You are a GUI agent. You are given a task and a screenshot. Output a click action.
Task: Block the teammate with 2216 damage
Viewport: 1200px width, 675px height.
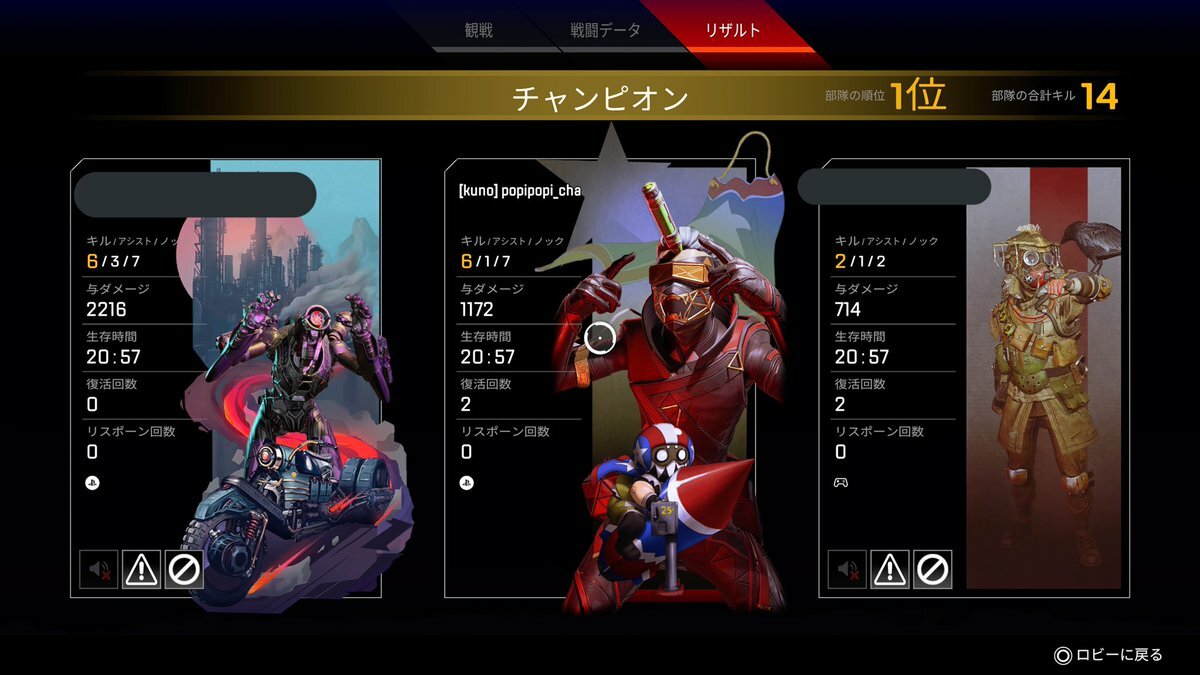click(184, 569)
